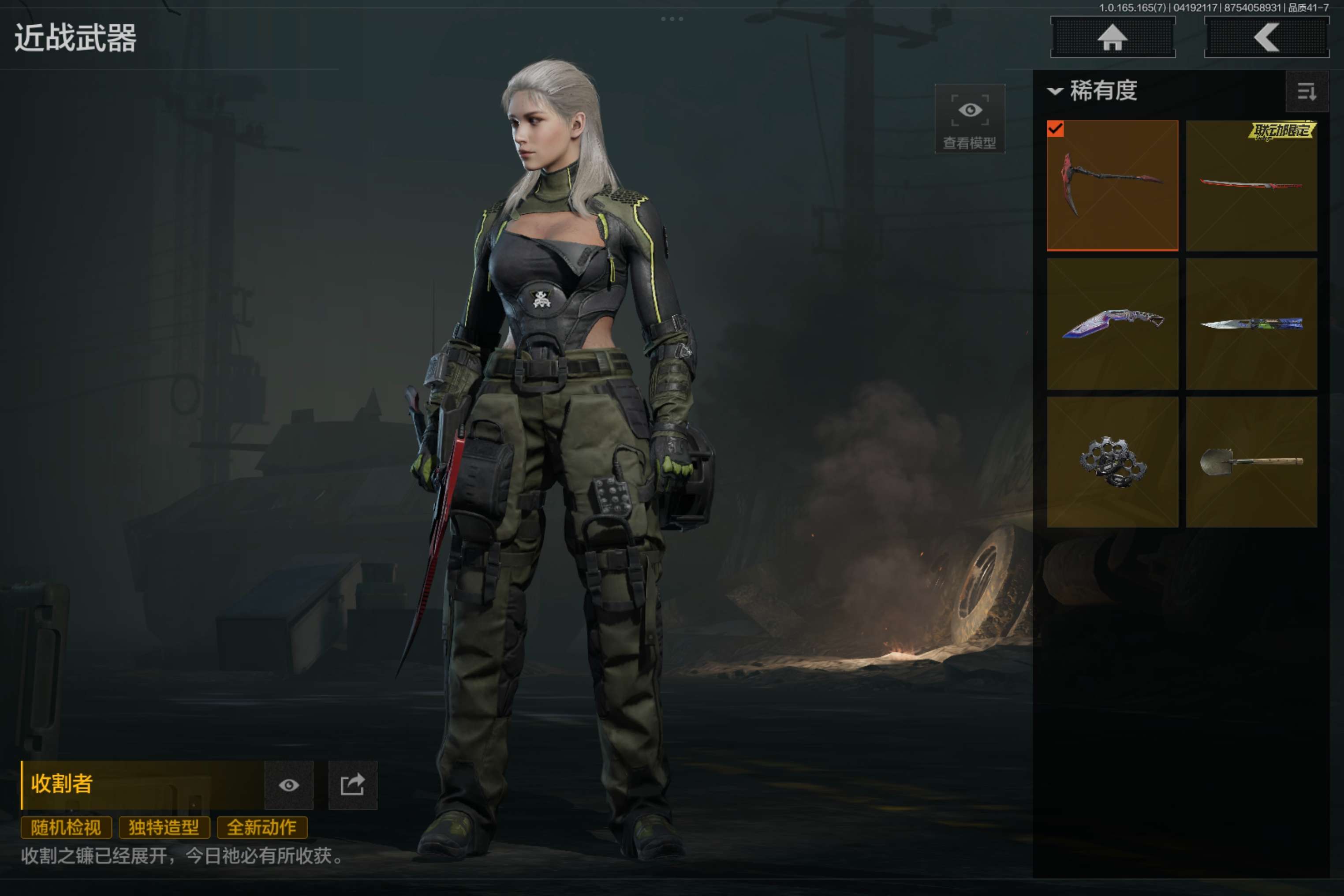Share the 收割者 weapon skin
1344x896 pixels.
[x=353, y=785]
